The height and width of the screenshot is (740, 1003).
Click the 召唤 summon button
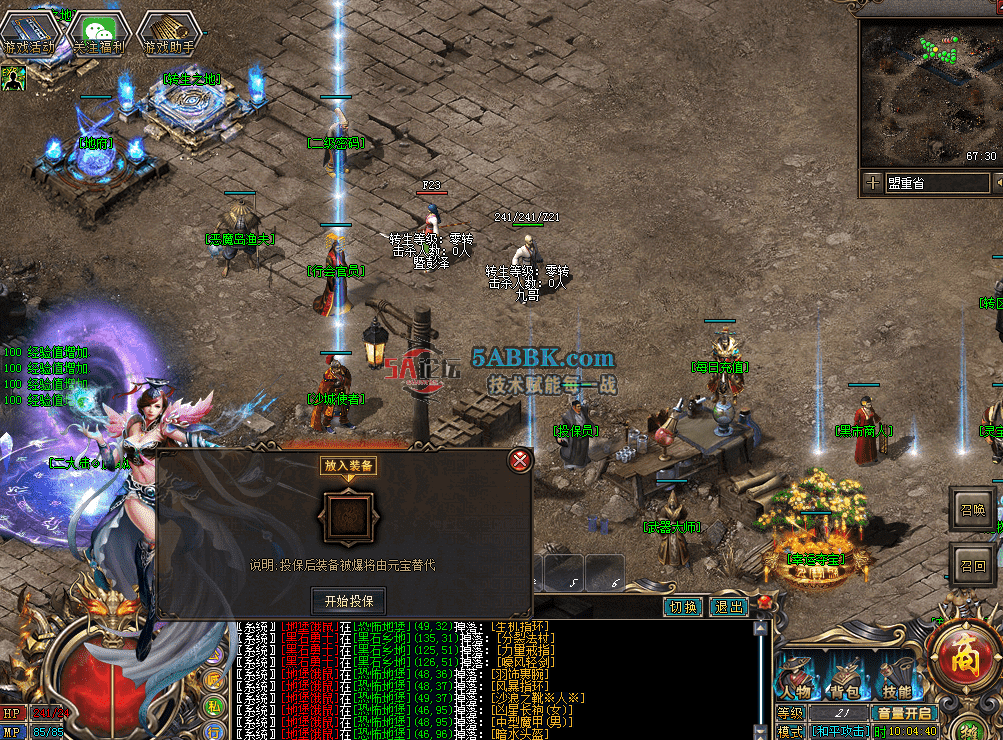click(x=972, y=509)
